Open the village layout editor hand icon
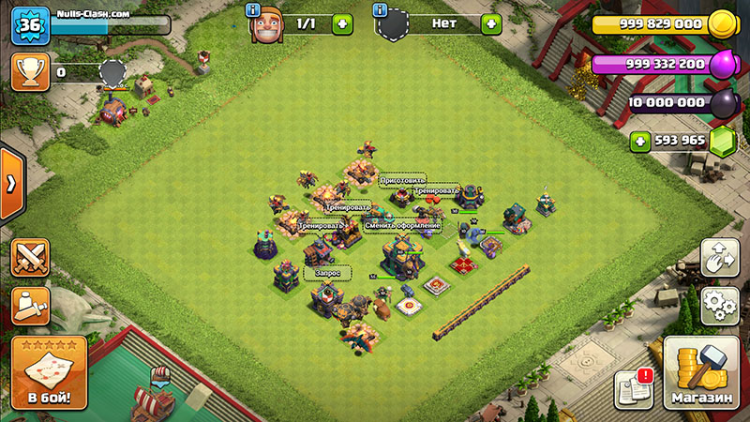The image size is (750, 422). click(719, 258)
